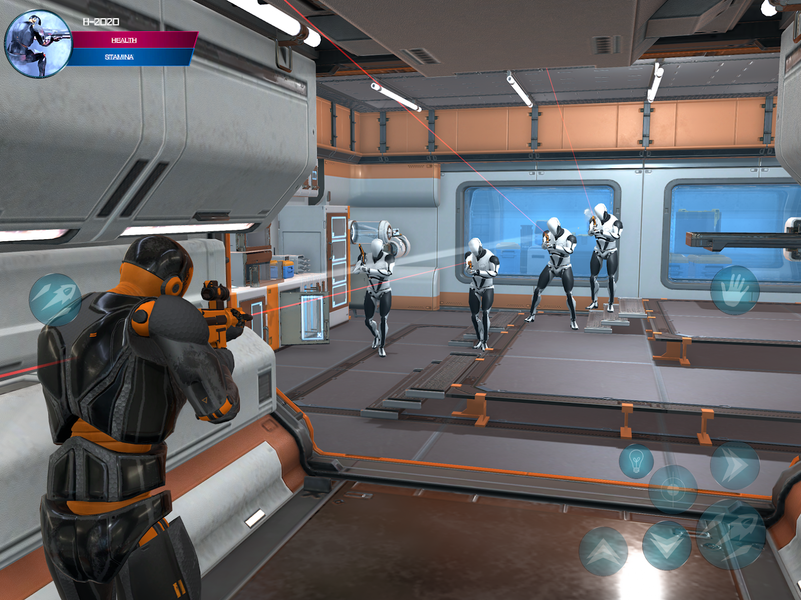The image size is (801, 600).
Task: Click the player robot portrait
Action: coord(38,43)
